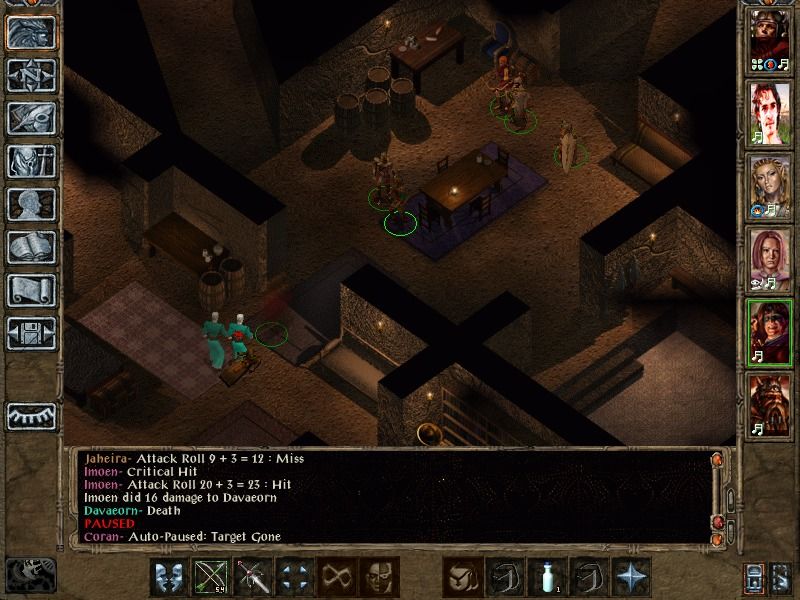Click the talk action with two masks

coord(169,577)
